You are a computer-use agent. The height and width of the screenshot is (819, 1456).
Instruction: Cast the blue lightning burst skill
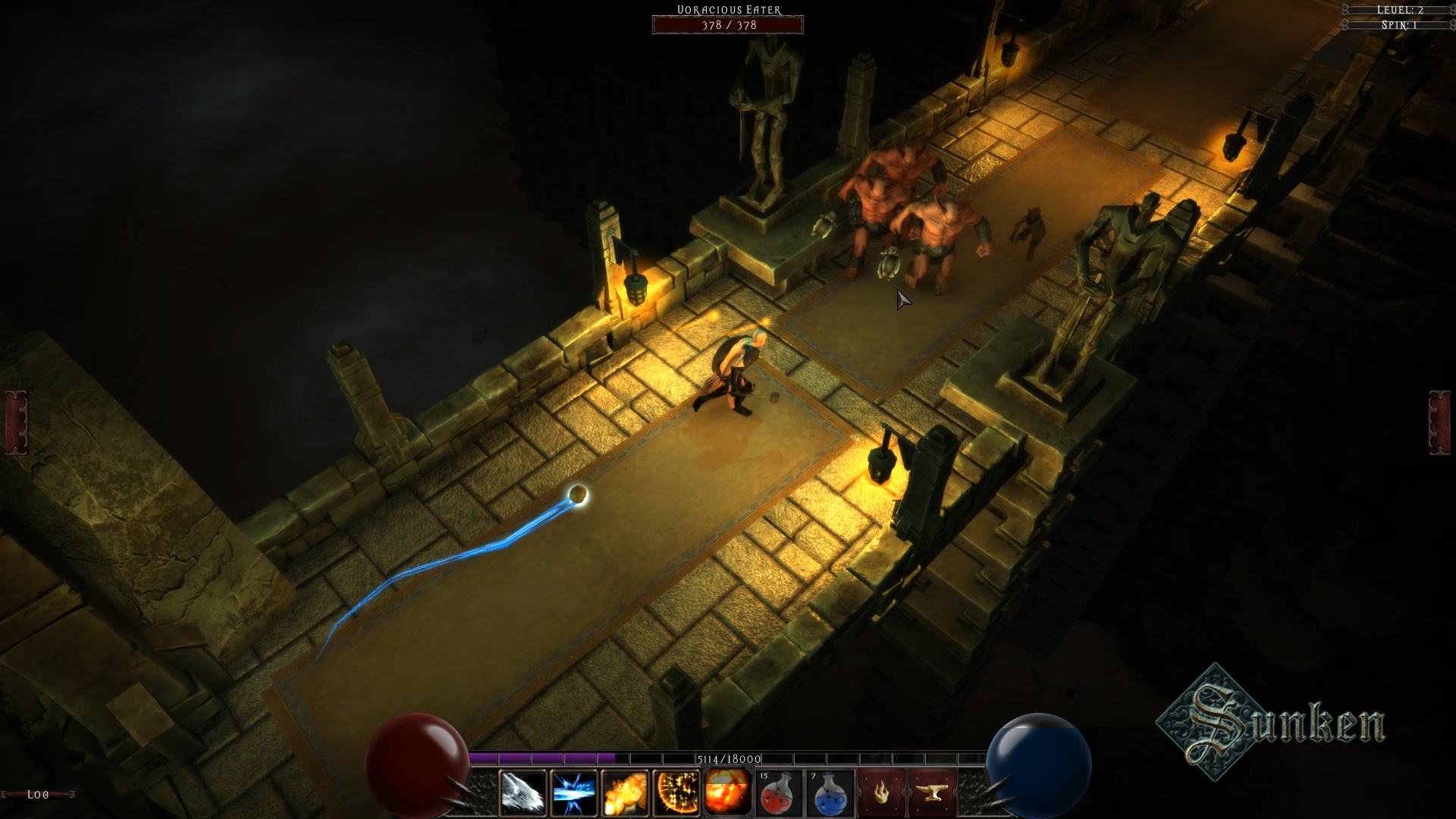click(574, 793)
